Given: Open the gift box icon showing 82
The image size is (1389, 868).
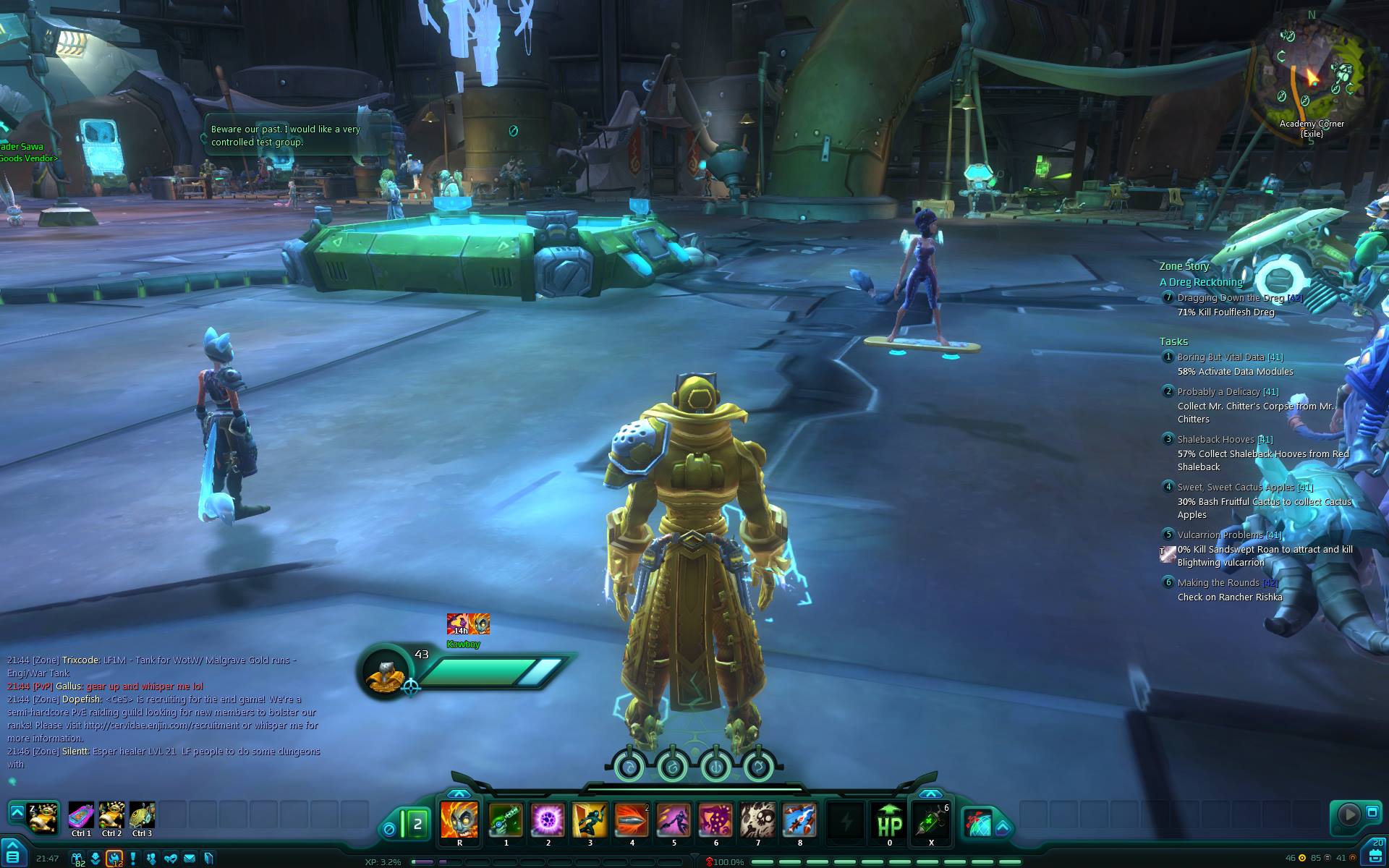Looking at the screenshot, I should (x=77, y=859).
